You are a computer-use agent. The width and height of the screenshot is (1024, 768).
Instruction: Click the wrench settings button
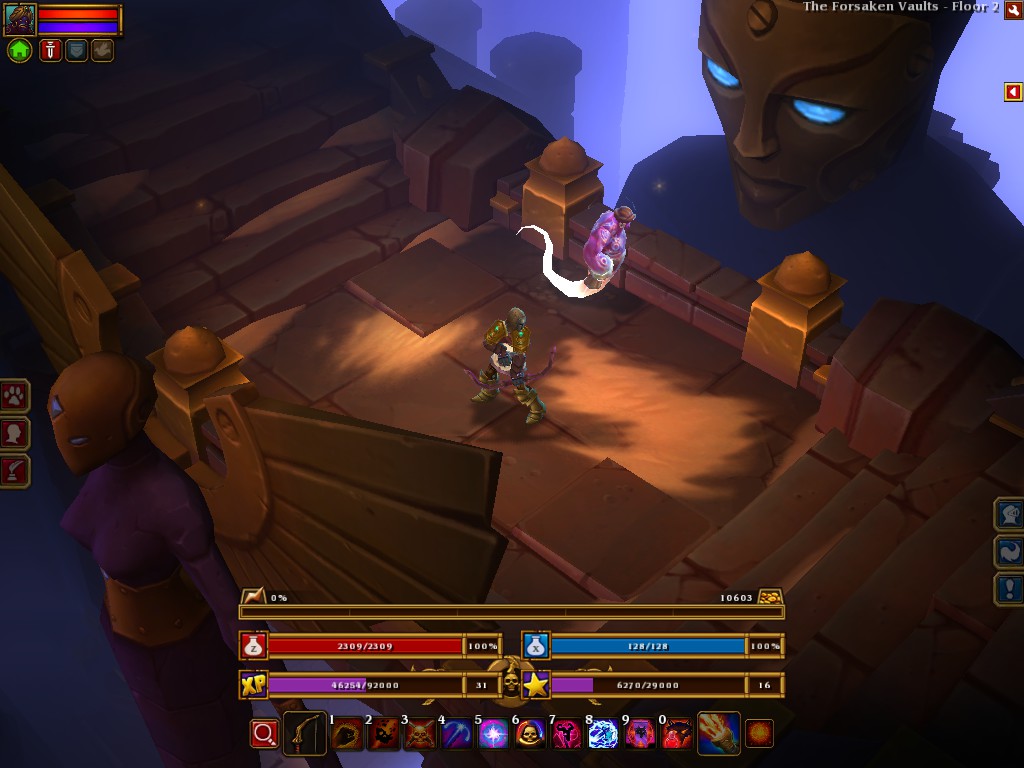click(x=1013, y=9)
